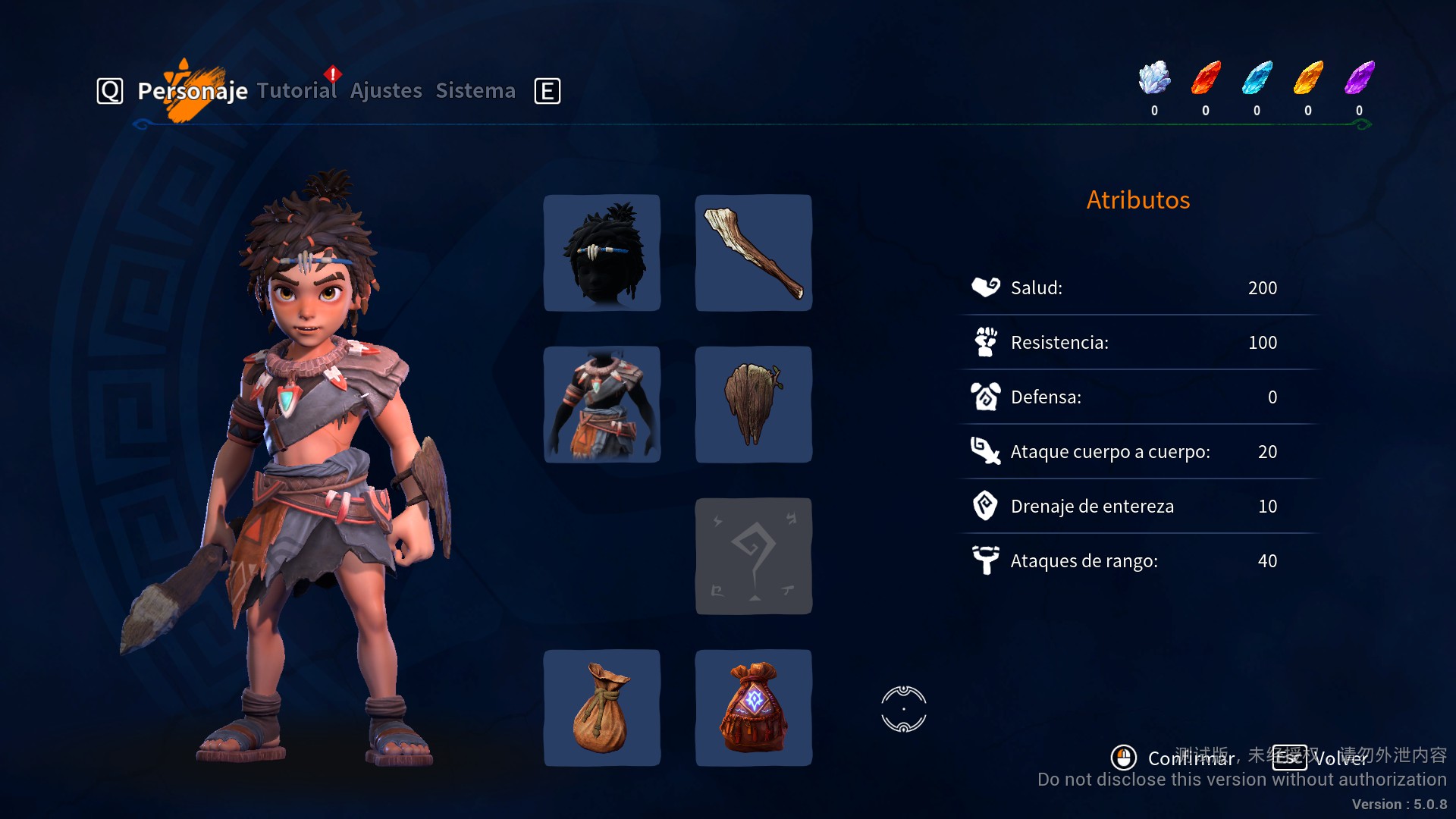This screenshot has height=819, width=1456.
Task: Click the character rotate icon
Action: click(x=904, y=709)
